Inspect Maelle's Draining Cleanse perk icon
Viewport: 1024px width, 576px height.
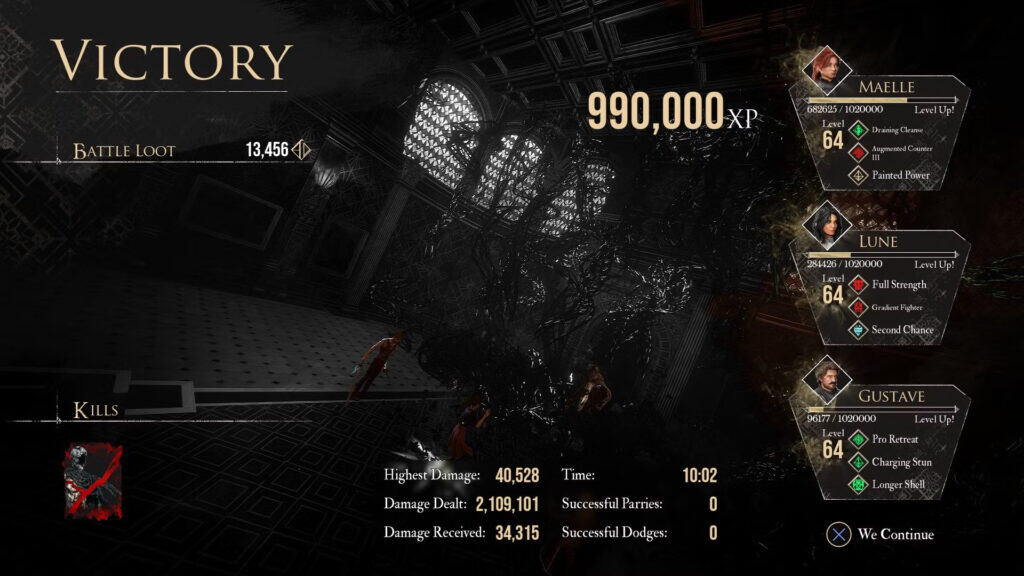coord(858,130)
